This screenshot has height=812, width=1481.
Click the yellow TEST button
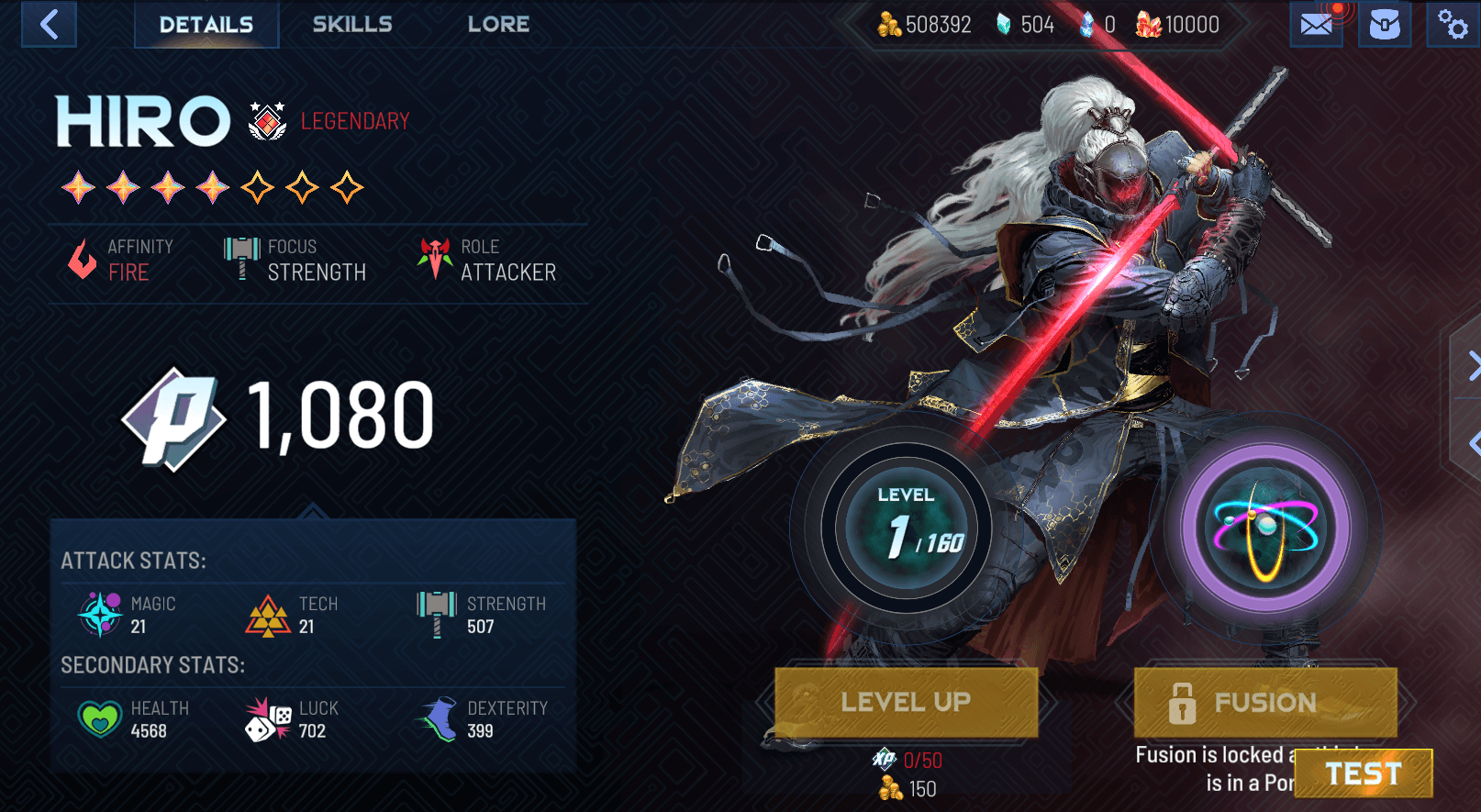1364,773
